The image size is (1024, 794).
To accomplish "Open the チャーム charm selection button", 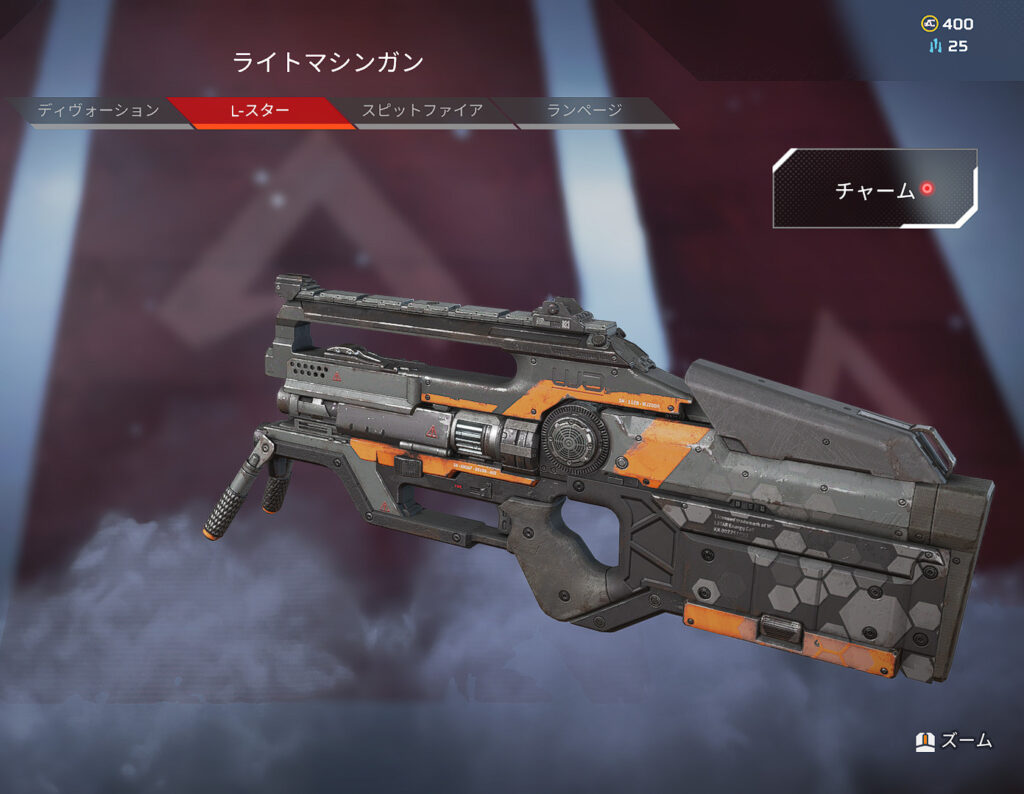I will pos(875,189).
